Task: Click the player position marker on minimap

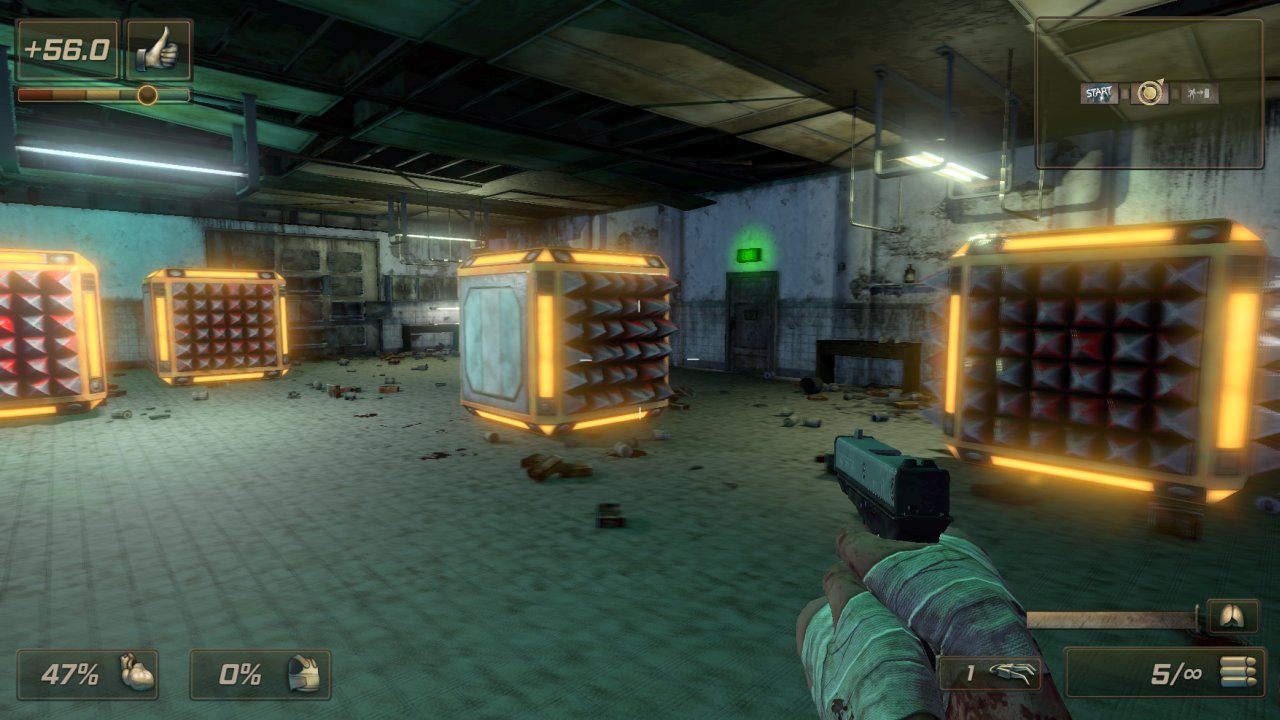Action: (1150, 94)
